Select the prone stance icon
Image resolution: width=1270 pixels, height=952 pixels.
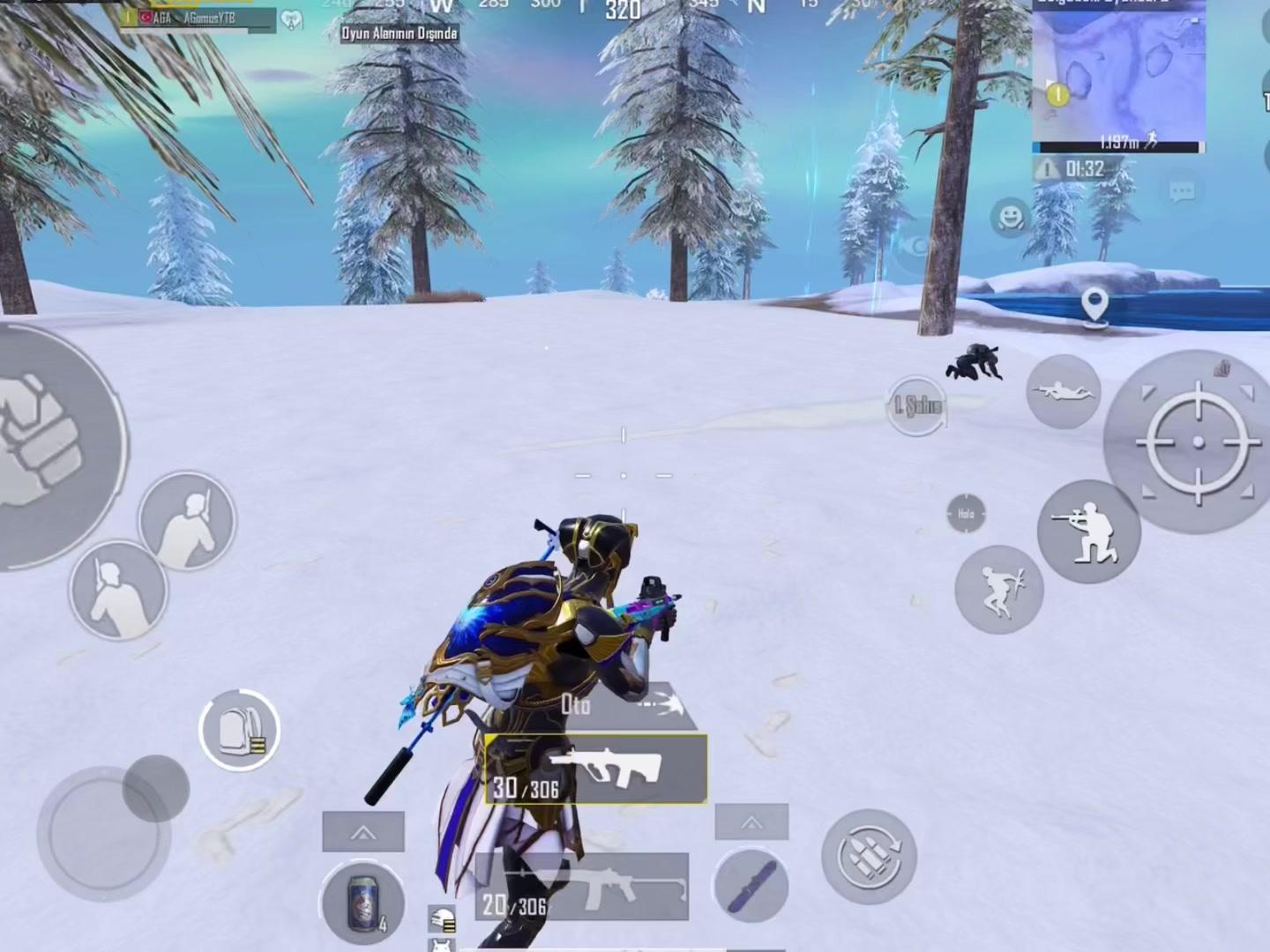tap(1063, 393)
